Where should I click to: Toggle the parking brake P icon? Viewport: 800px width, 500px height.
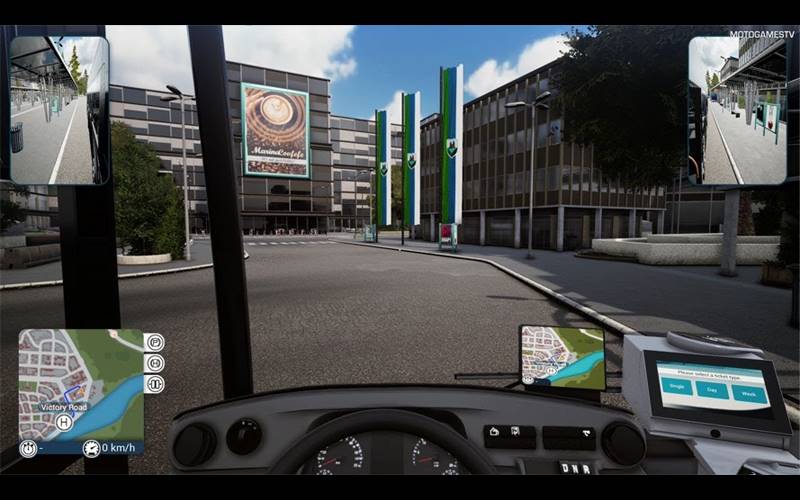tap(155, 343)
